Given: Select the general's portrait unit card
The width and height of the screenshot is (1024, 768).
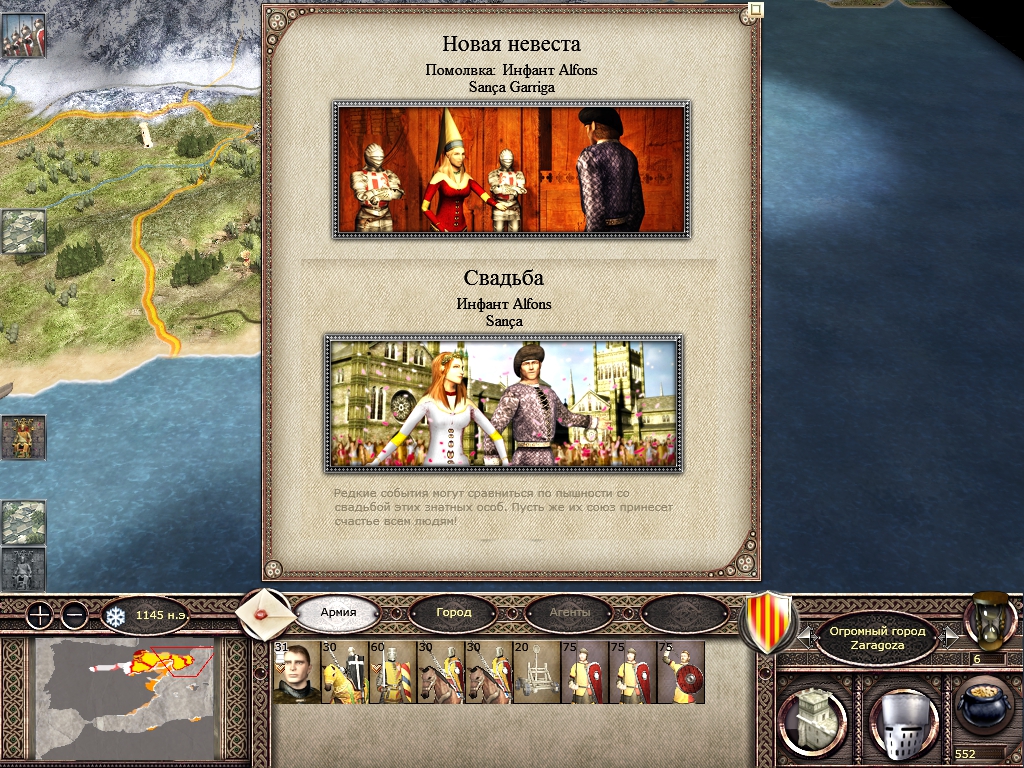Looking at the screenshot, I should click(296, 672).
